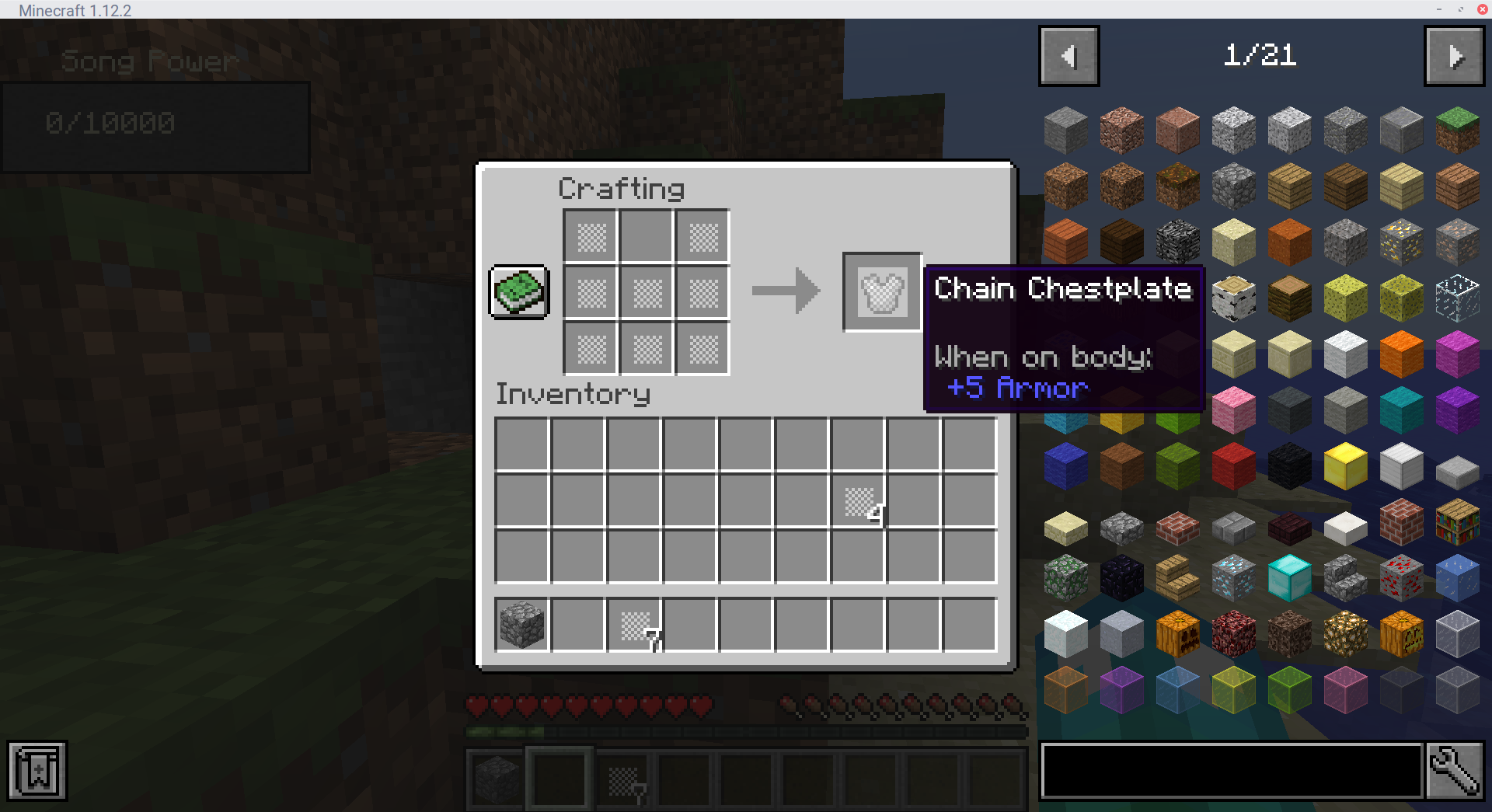This screenshot has width=1492, height=812.
Task: Select the diamond block in the item list
Action: pos(1289,577)
